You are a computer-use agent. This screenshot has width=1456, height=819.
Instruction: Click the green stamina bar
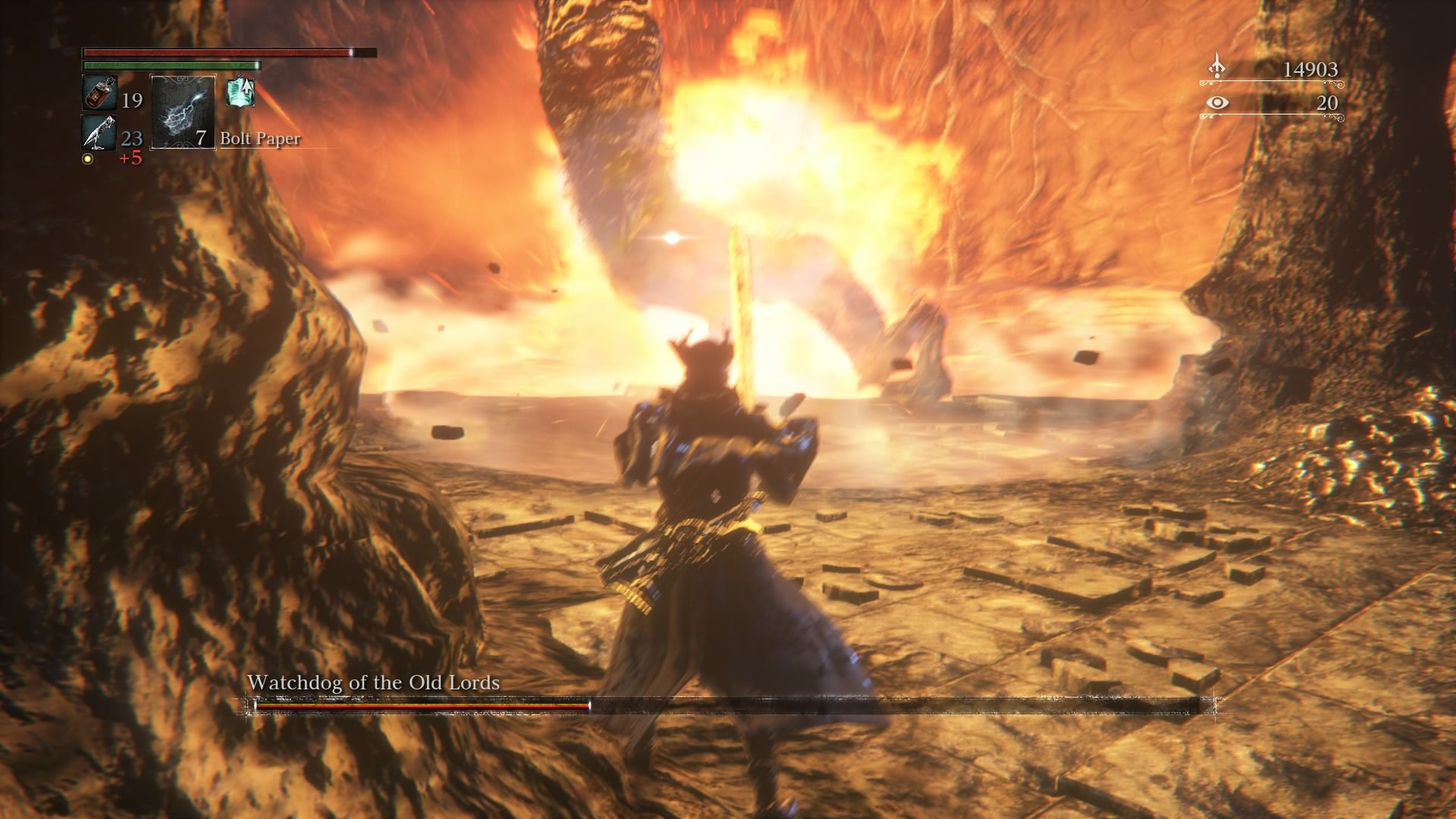tap(168, 65)
